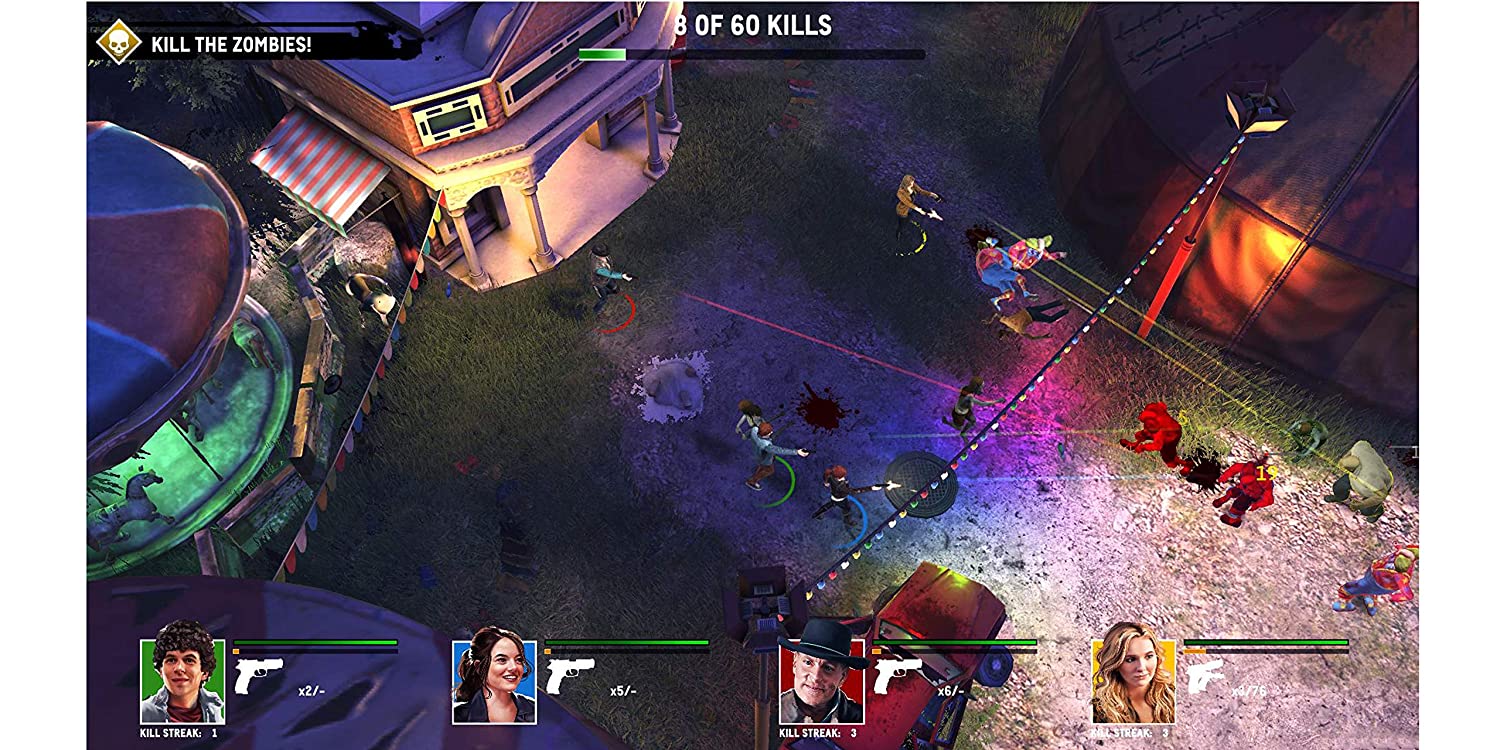Click the pistol icon beside the green portrait
The width and height of the screenshot is (1500, 750).
click(x=258, y=676)
